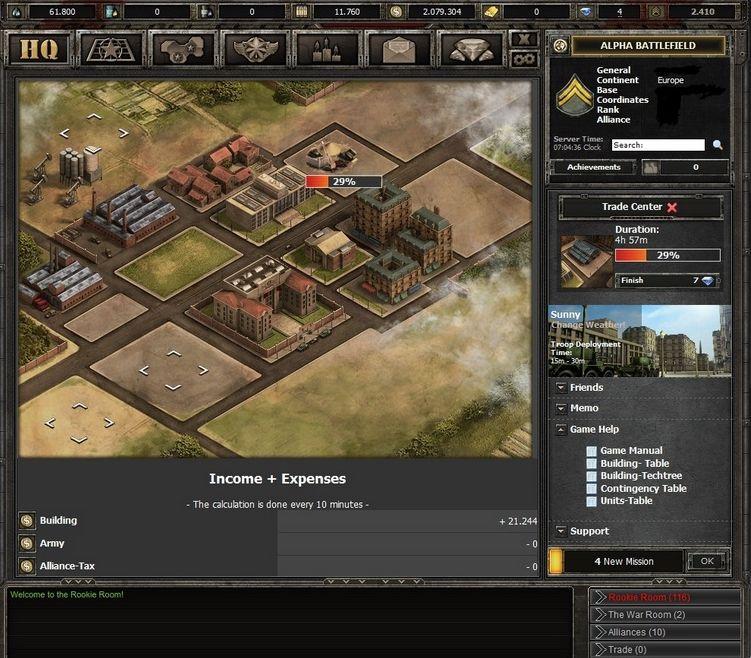Click the magnifying glass search icon
Screen dimensions: 751x658
718,145
